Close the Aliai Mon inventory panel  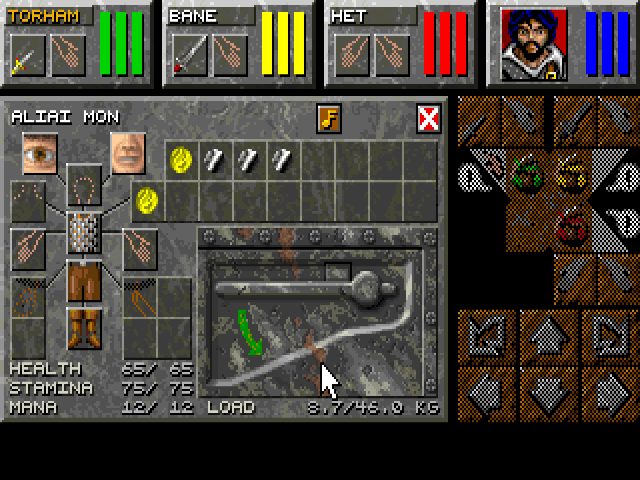point(429,119)
